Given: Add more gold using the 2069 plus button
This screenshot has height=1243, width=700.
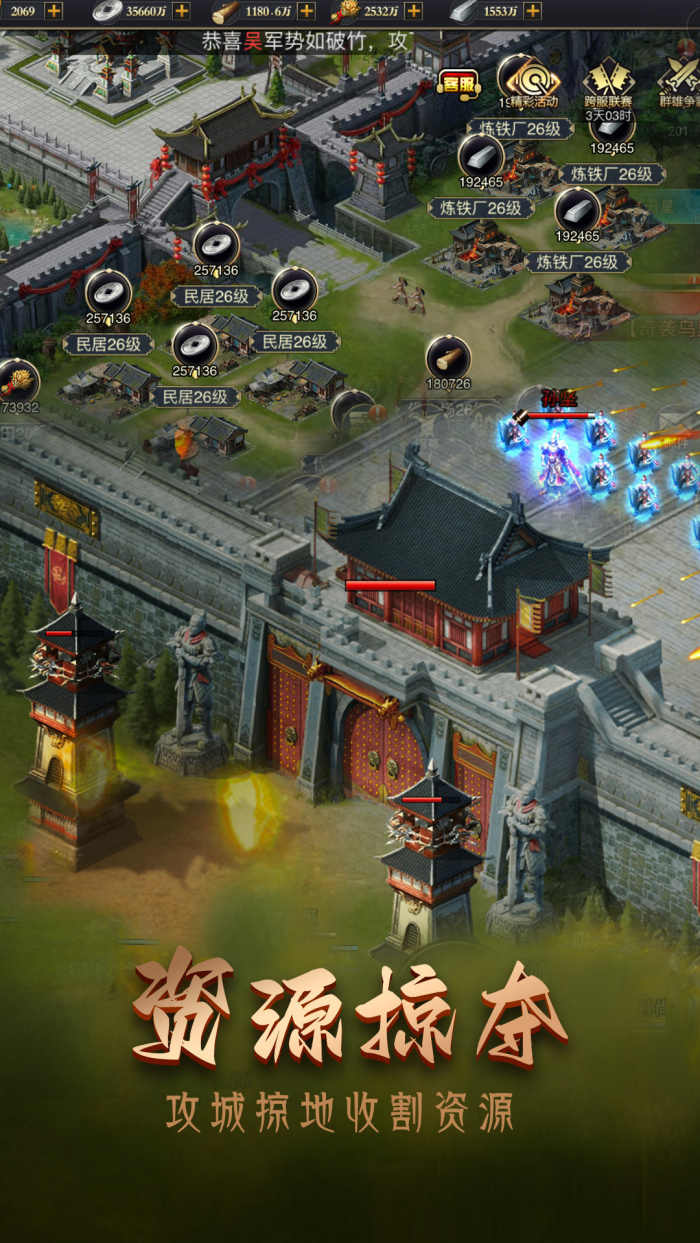Looking at the screenshot, I should pos(53,11).
